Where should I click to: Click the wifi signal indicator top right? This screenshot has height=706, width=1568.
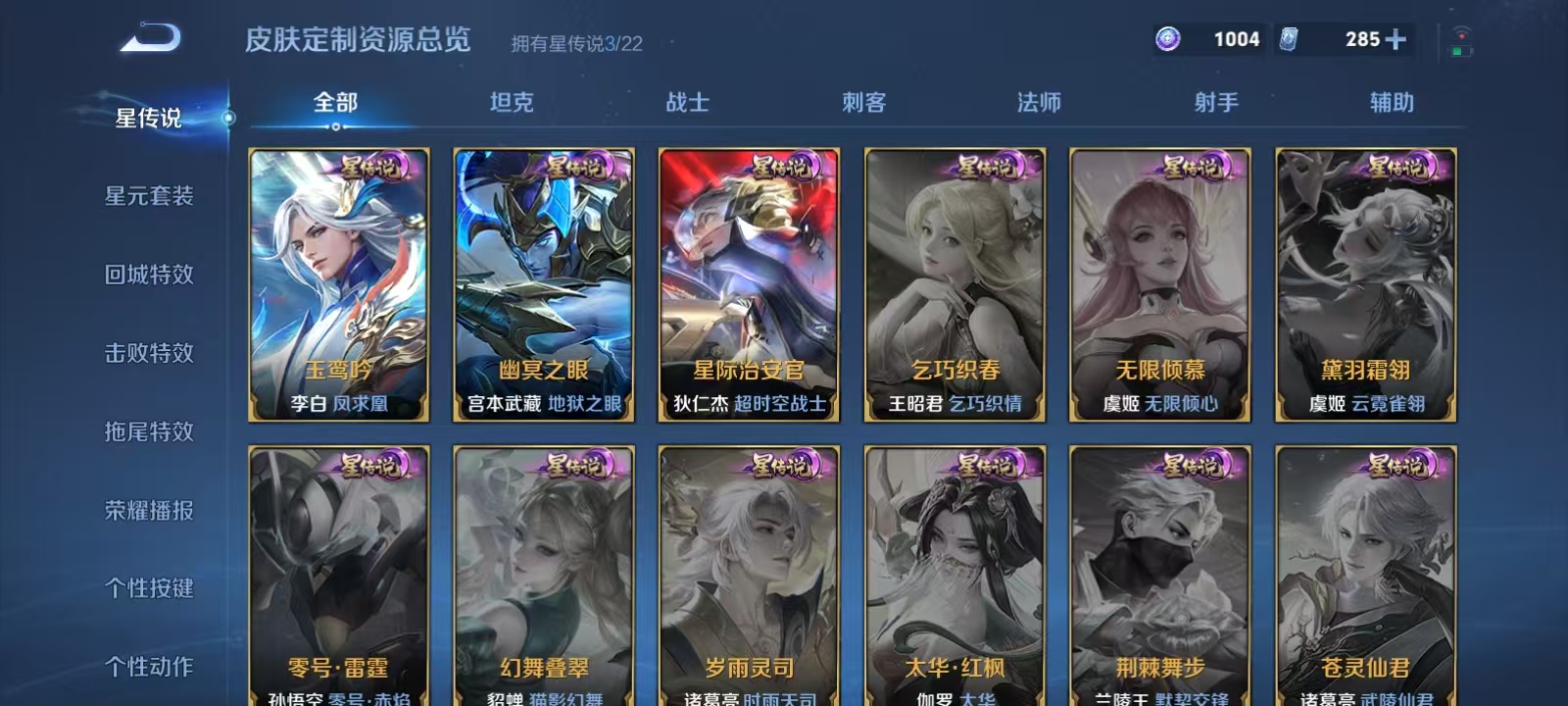click(x=1463, y=34)
